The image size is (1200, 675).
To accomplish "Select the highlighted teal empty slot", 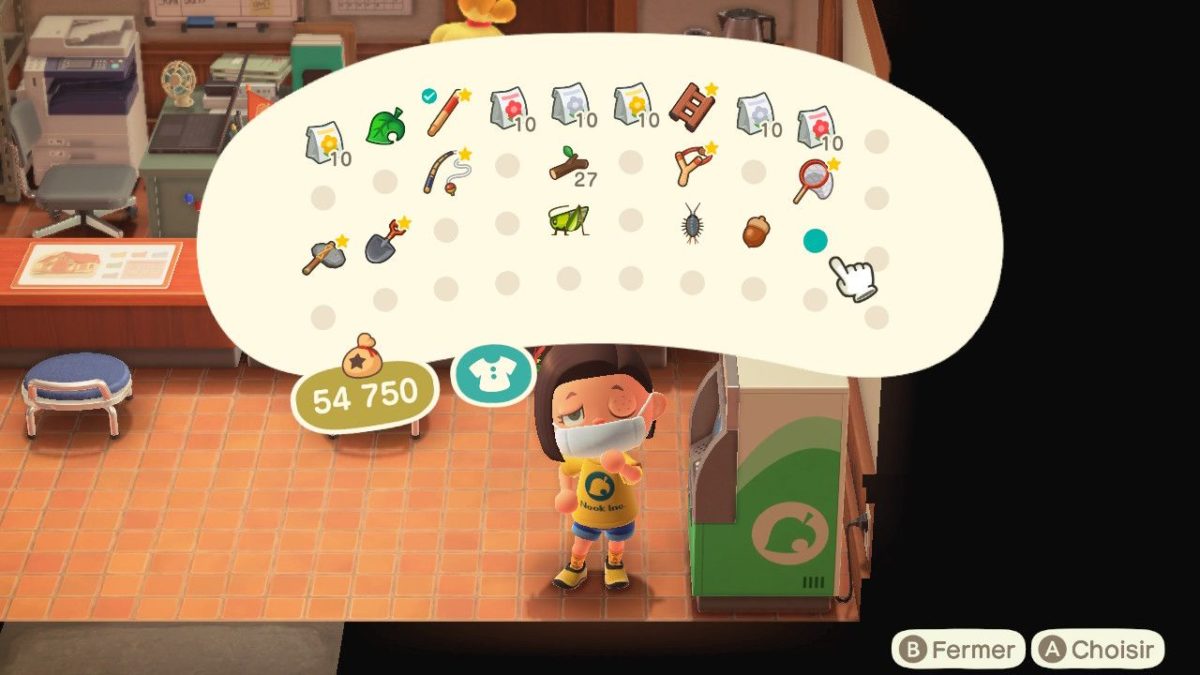I will click(815, 241).
